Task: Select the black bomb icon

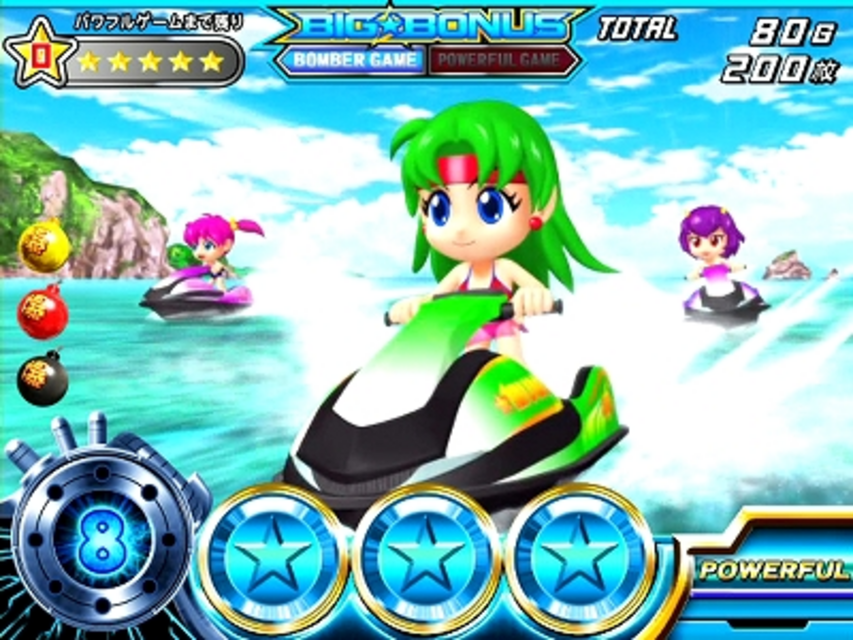Action: click(42, 380)
